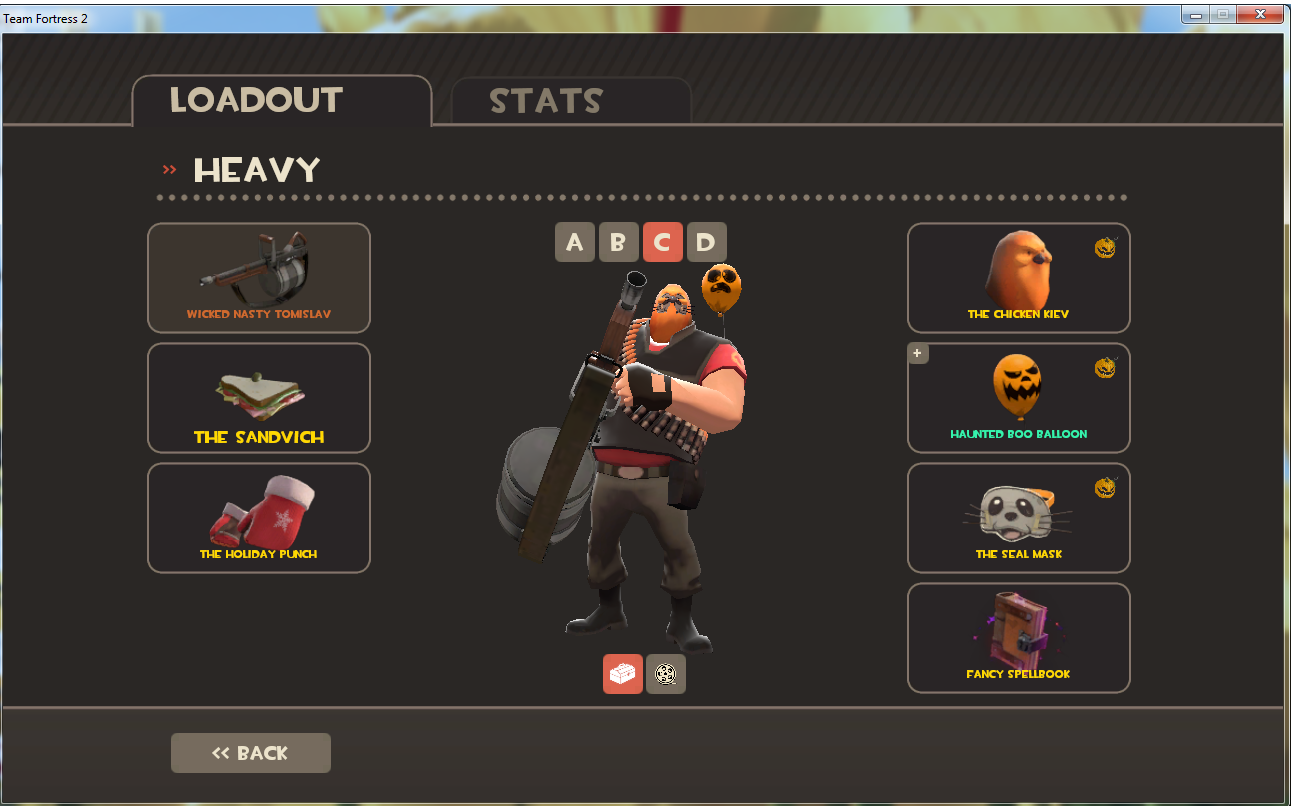The image size is (1296, 806).
Task: Switch to the STATS tab
Action: pos(545,100)
